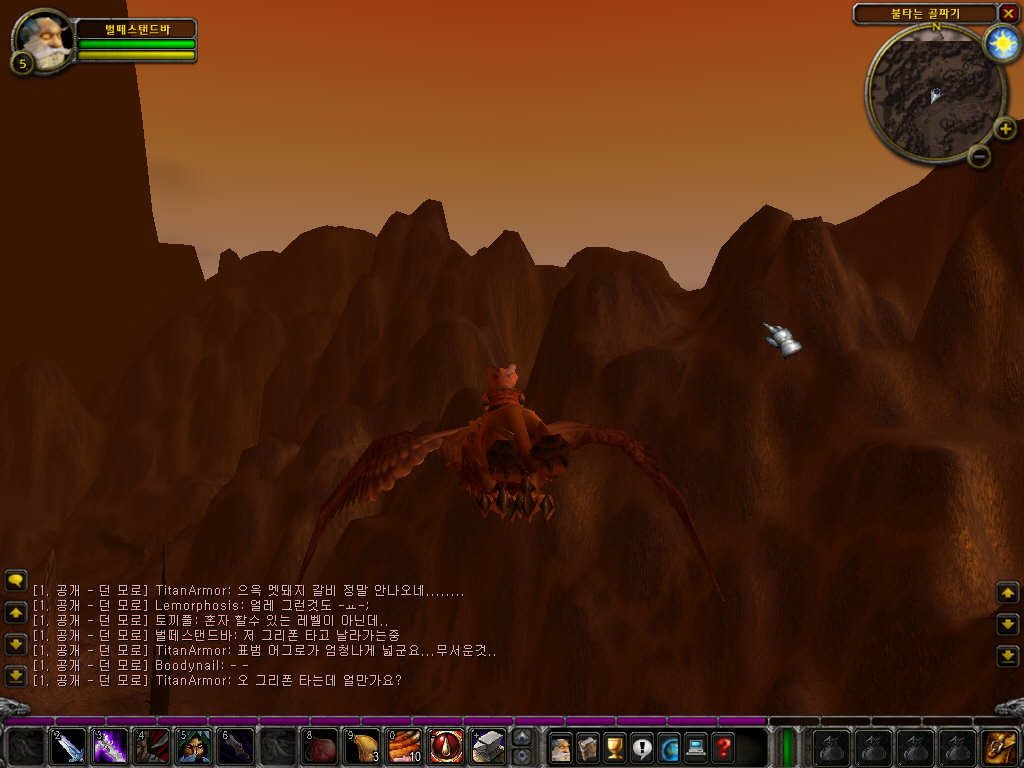Open the world map globe button
This screenshot has width=1024, height=768.
[669, 747]
